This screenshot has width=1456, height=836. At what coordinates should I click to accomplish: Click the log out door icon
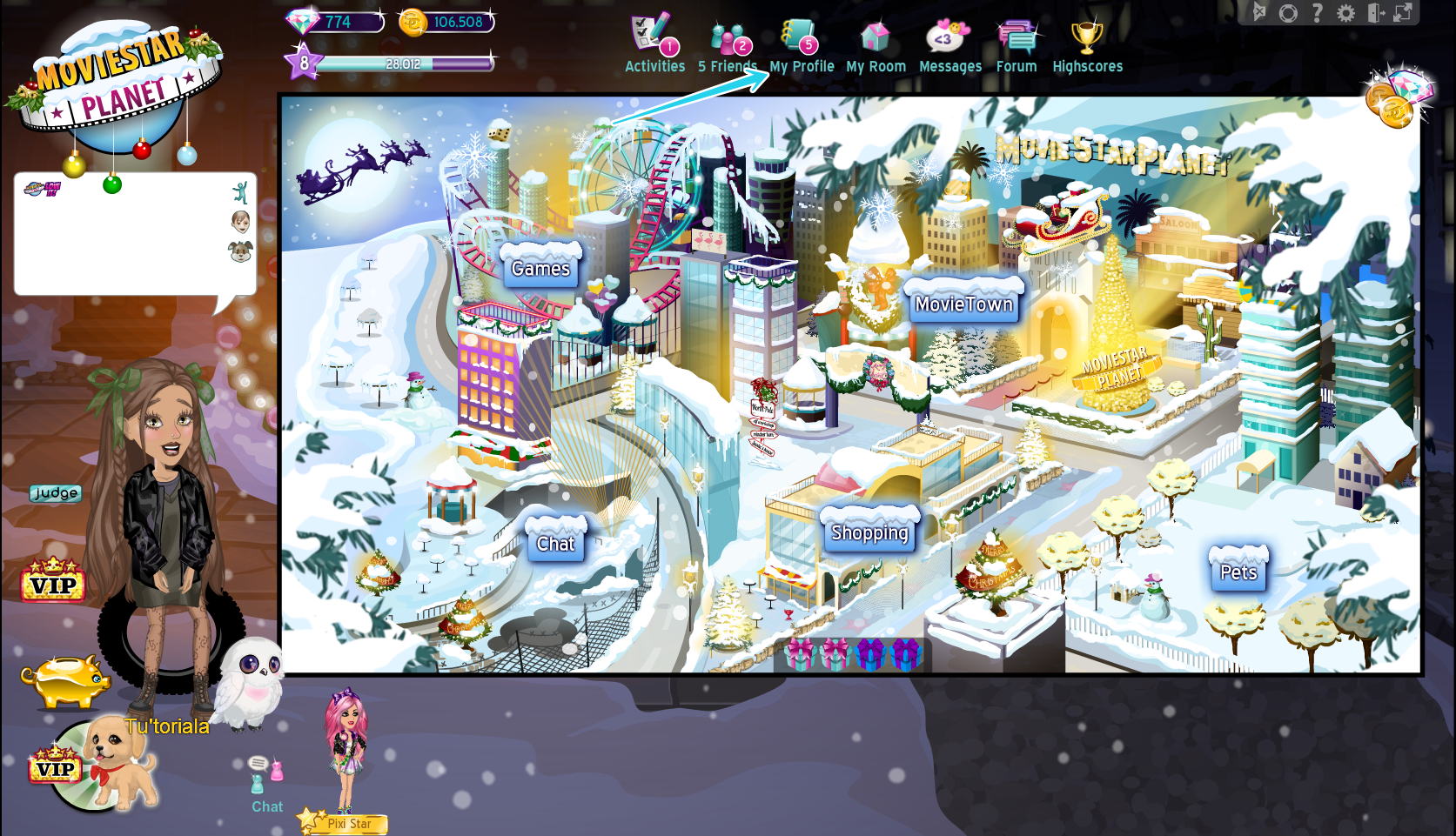(x=1374, y=13)
